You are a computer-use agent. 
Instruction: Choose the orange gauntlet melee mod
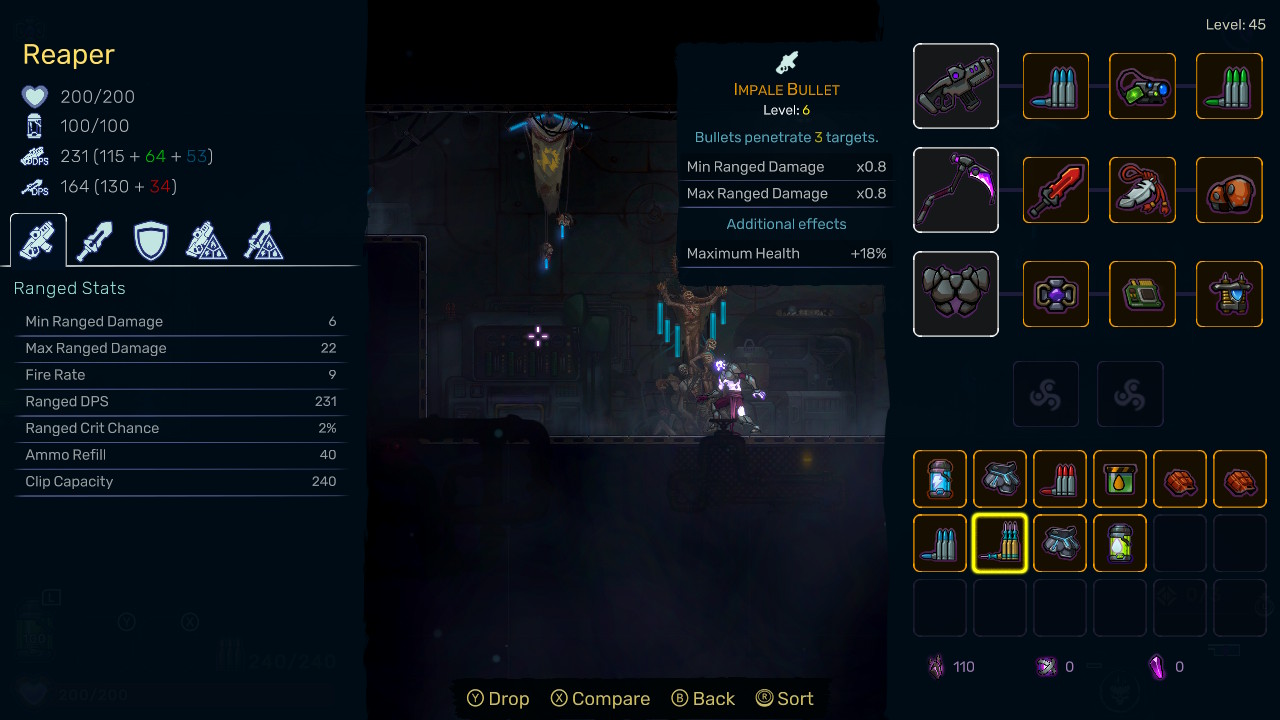click(x=1229, y=190)
